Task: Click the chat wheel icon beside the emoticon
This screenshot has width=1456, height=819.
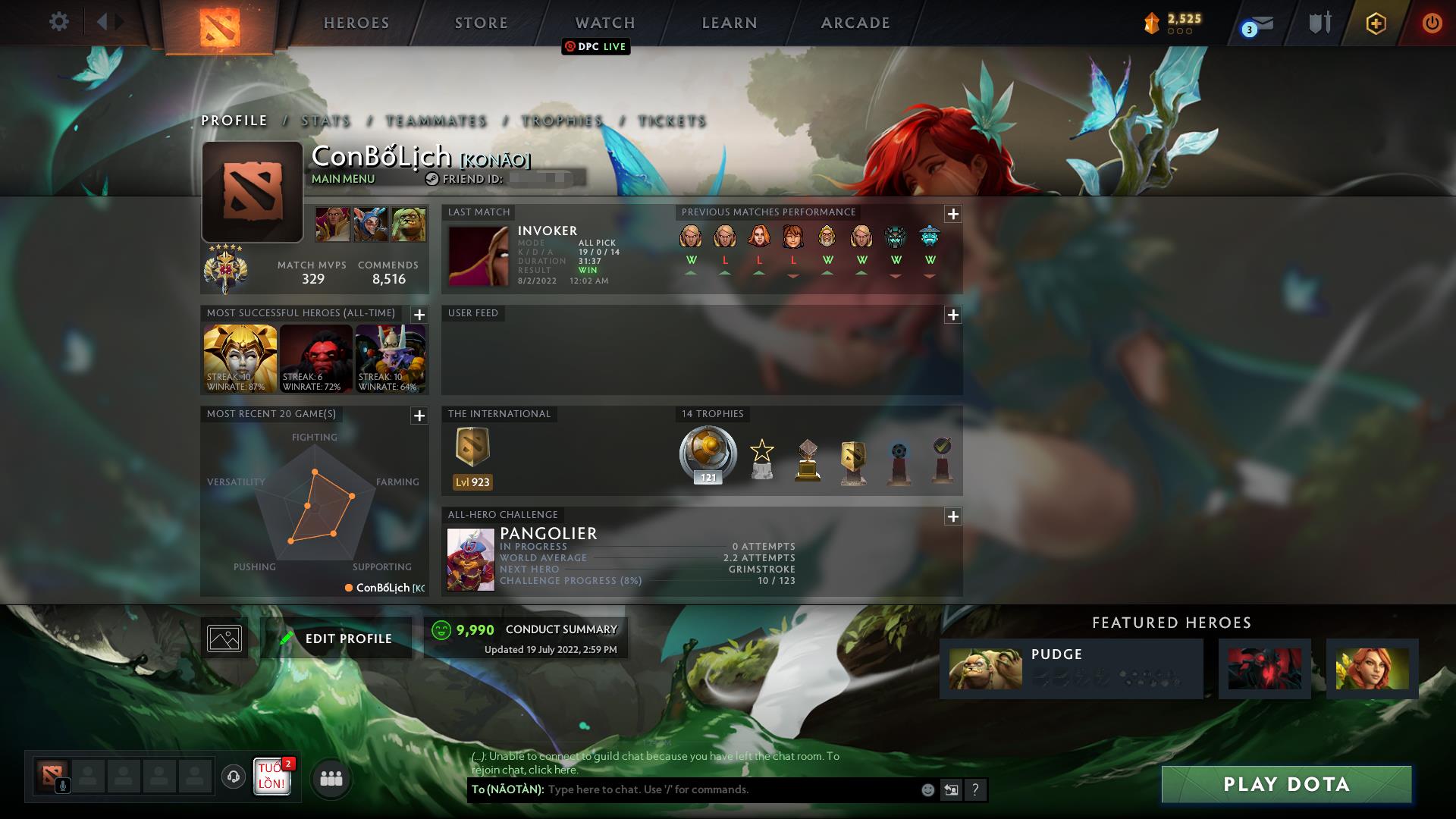Action: pyautogui.click(x=951, y=789)
